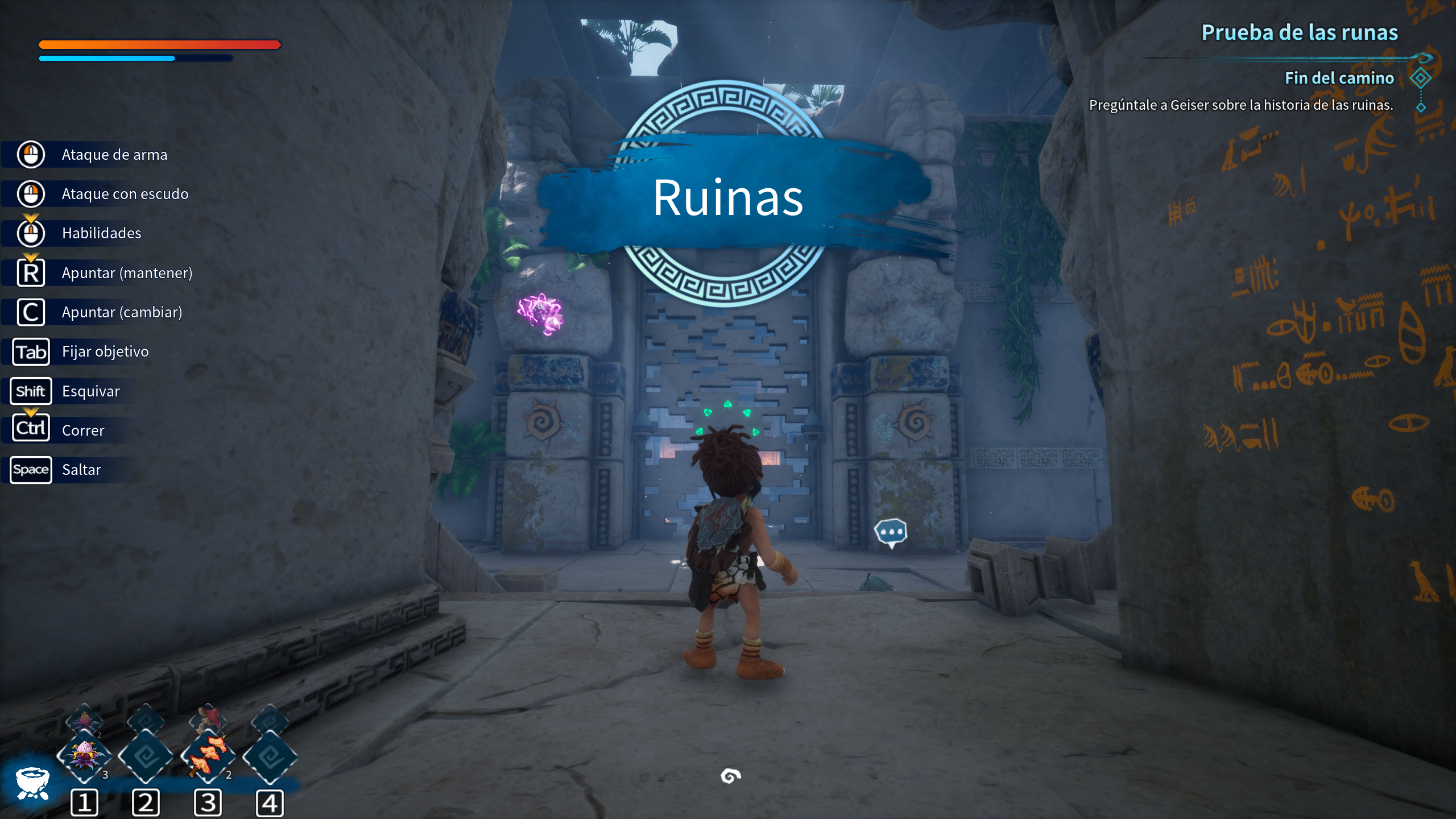
Task: Choose the small red mushroom slot
Action: click(x=208, y=719)
